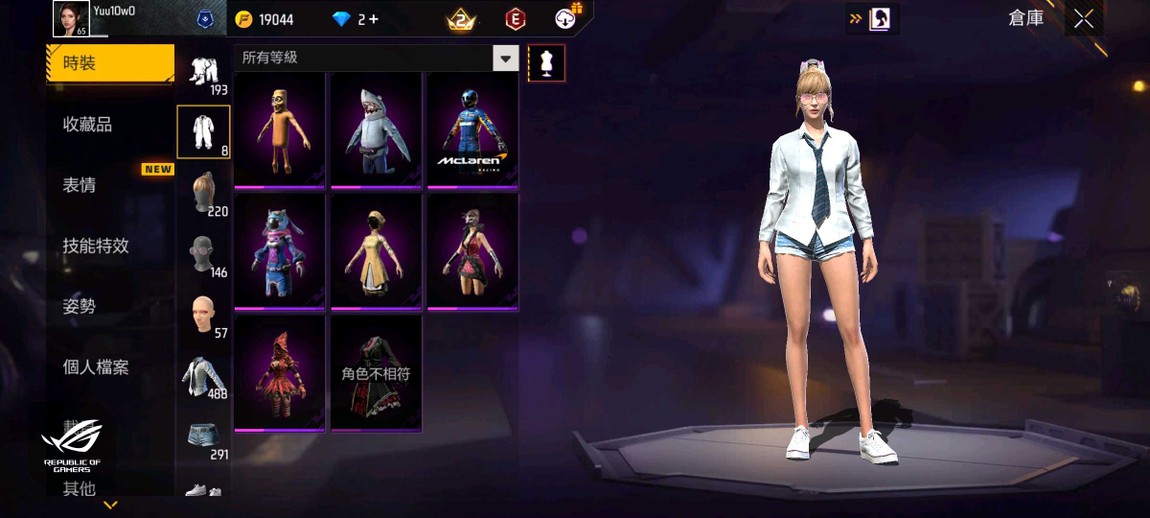
Task: Select the shark costume bundle
Action: point(376,130)
